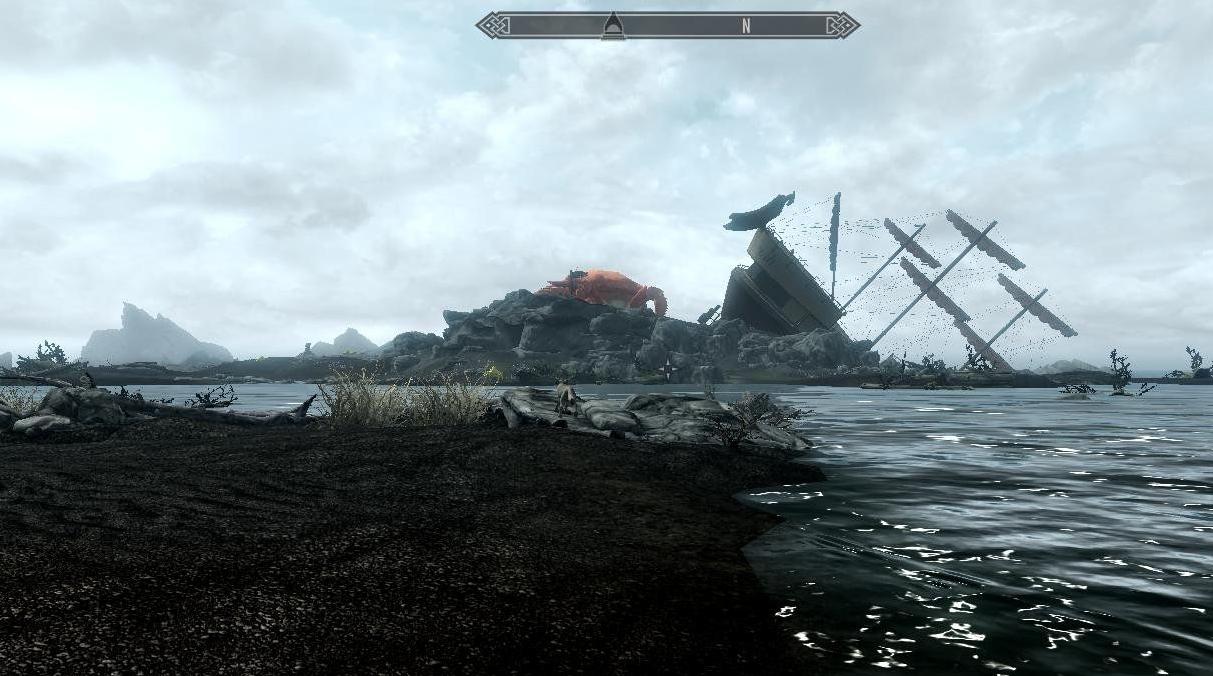
Task: Select the North indicator on the compass bar
Action: point(746,27)
